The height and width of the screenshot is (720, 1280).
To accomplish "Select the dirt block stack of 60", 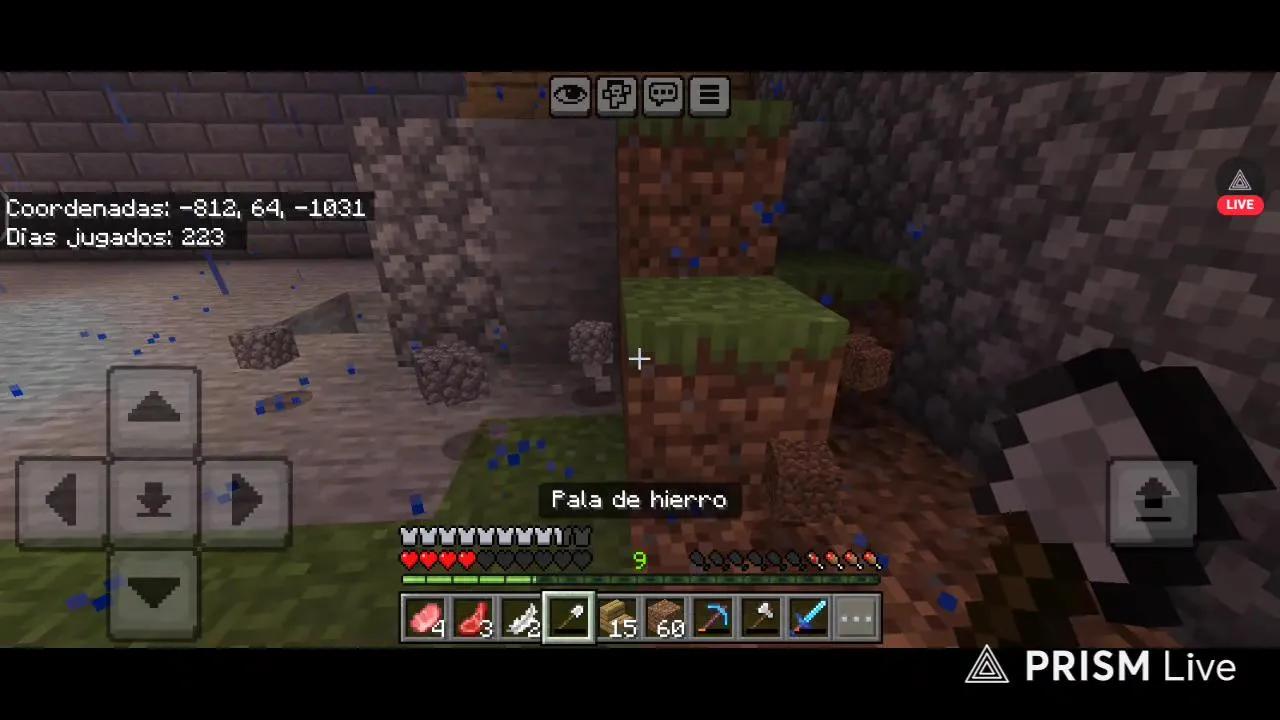I will (665, 617).
